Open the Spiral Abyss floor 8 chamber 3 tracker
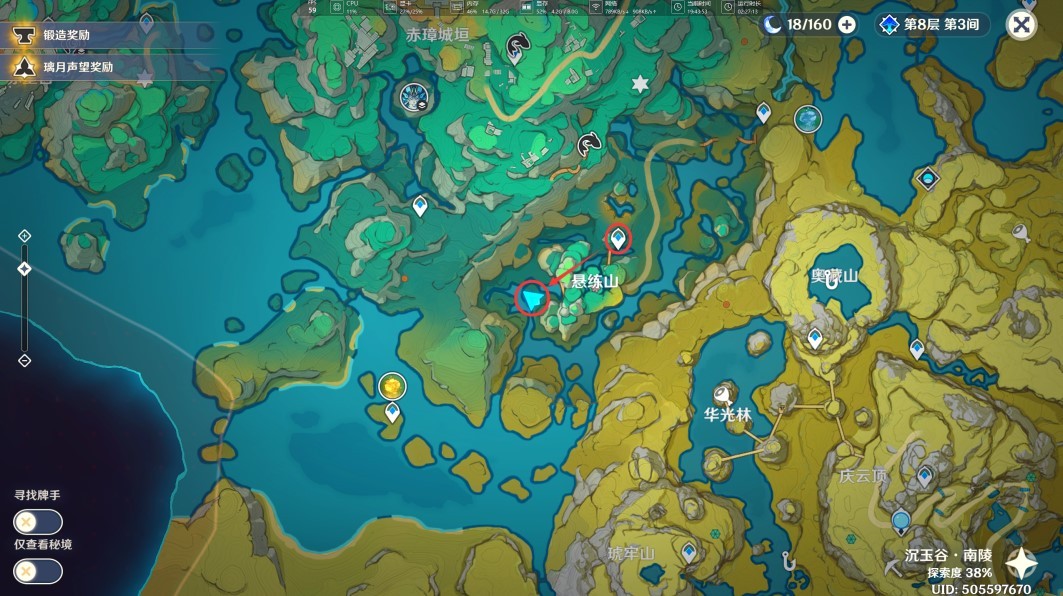1063x596 pixels. pos(934,25)
